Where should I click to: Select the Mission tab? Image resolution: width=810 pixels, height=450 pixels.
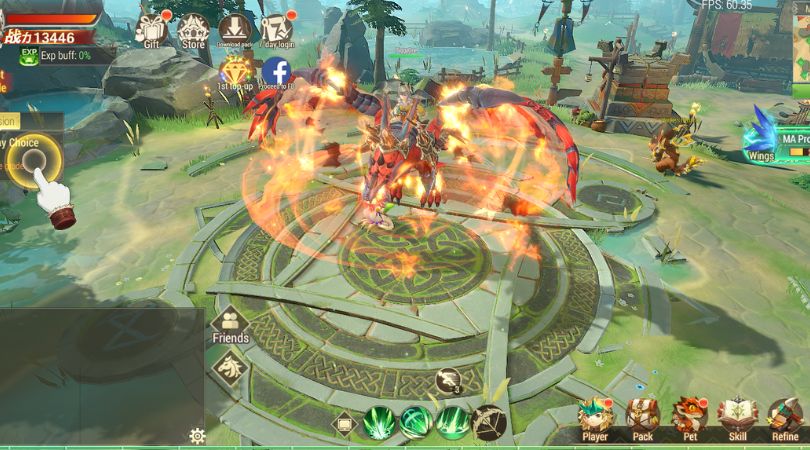(8, 120)
